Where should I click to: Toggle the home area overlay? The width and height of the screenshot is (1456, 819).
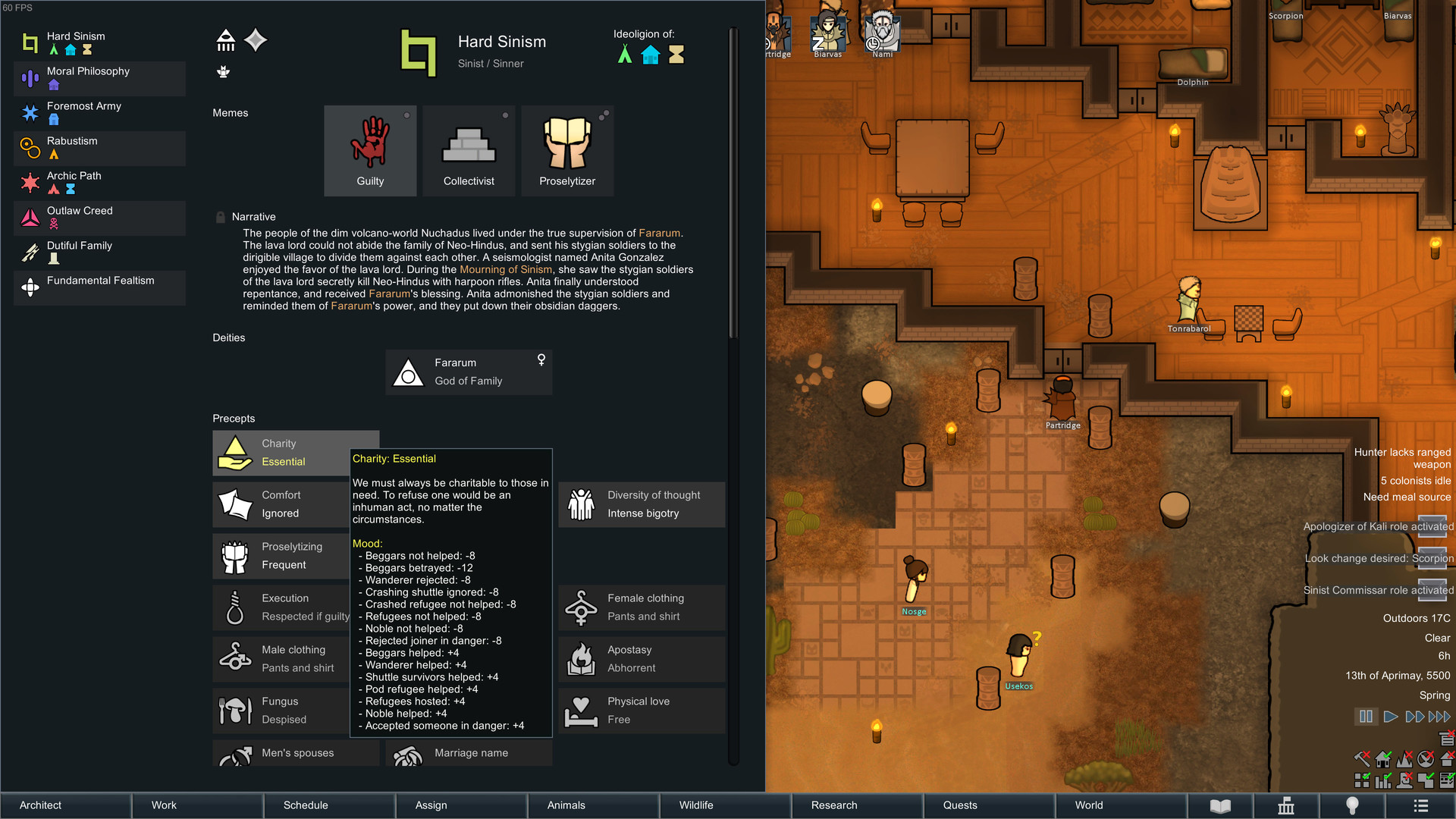click(x=1382, y=759)
